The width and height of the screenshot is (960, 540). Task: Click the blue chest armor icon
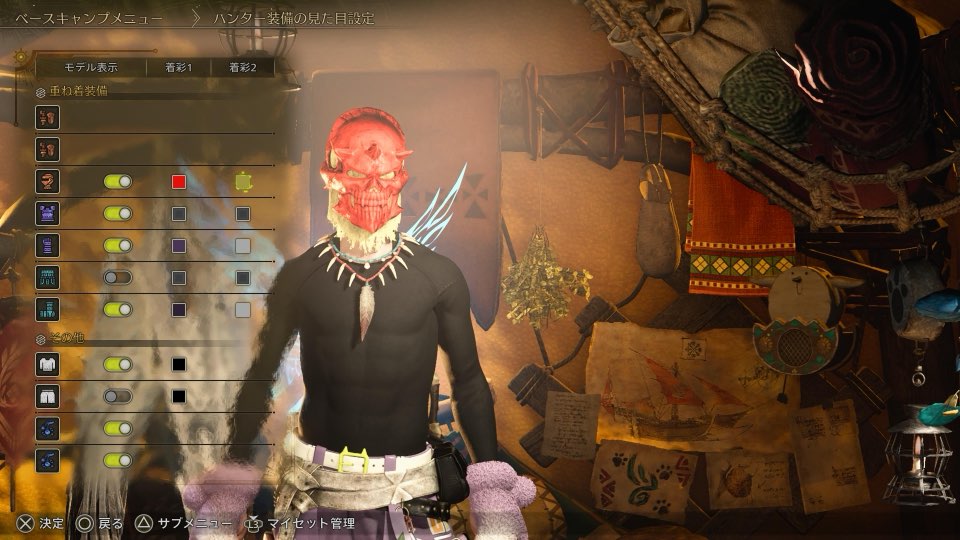(x=47, y=213)
